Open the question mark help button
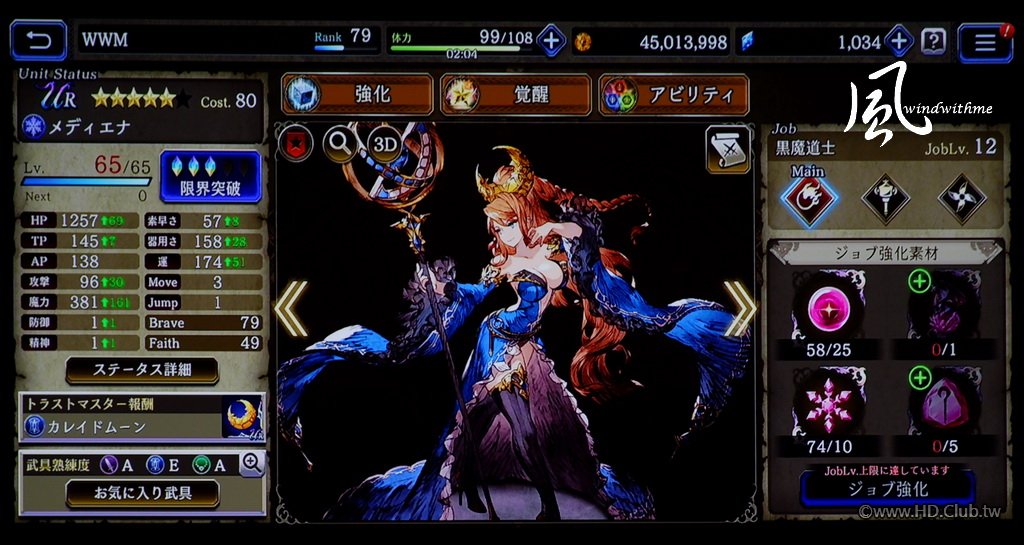The height and width of the screenshot is (545, 1024). pyautogui.click(x=933, y=41)
